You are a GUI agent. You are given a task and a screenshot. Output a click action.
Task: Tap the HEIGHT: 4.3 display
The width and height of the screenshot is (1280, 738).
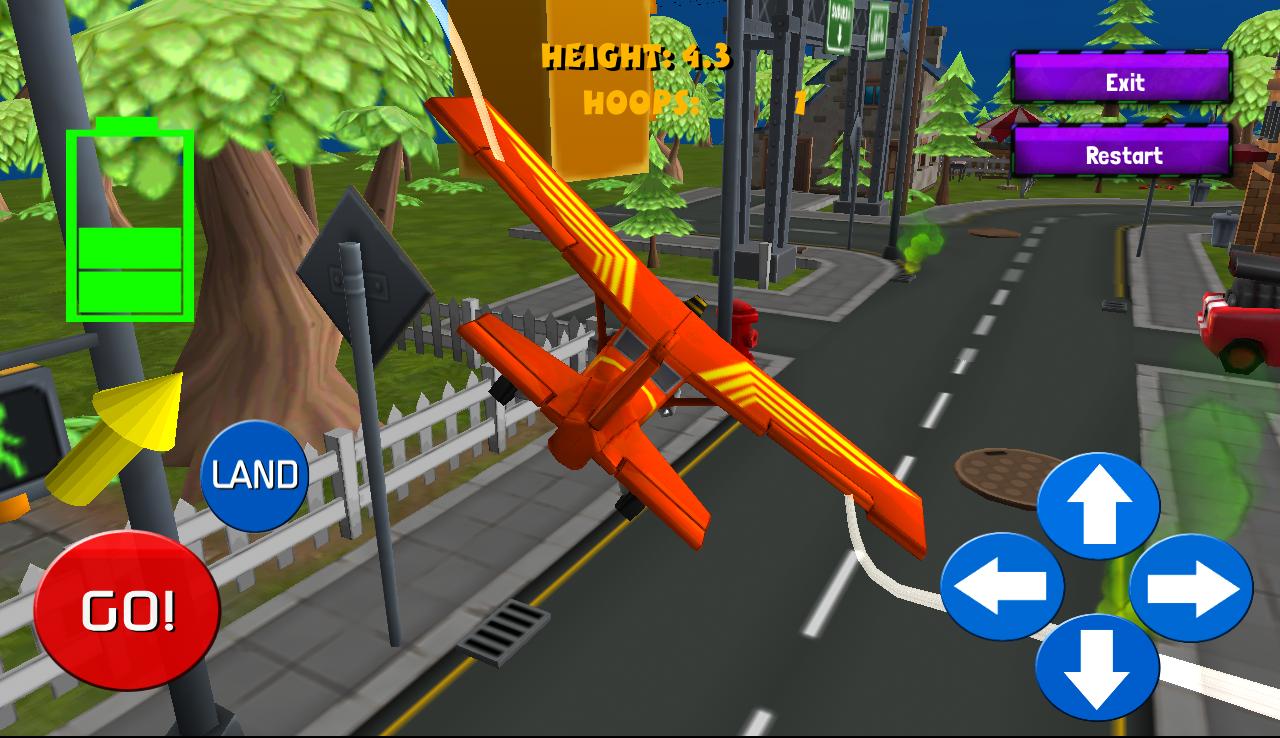pyautogui.click(x=637, y=57)
